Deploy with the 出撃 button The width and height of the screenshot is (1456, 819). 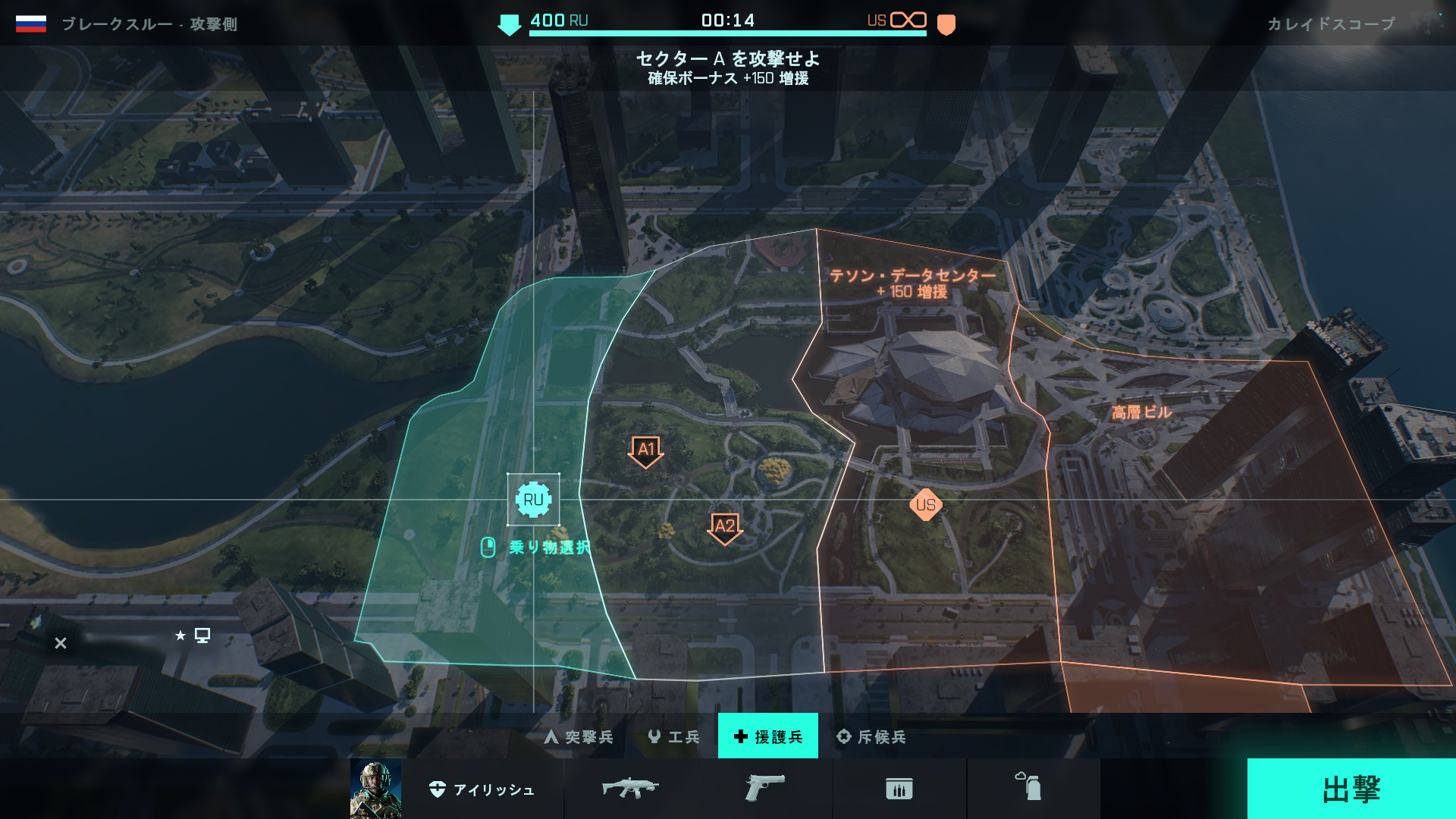click(x=1351, y=789)
